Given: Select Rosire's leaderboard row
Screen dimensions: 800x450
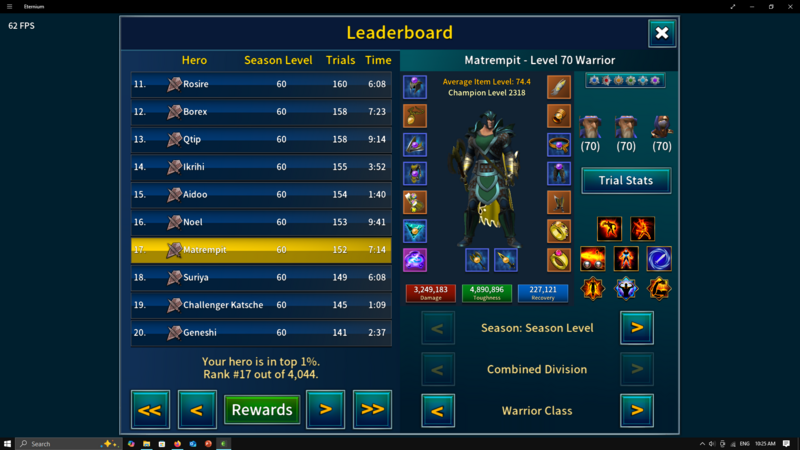Looking at the screenshot, I should coord(261,85).
